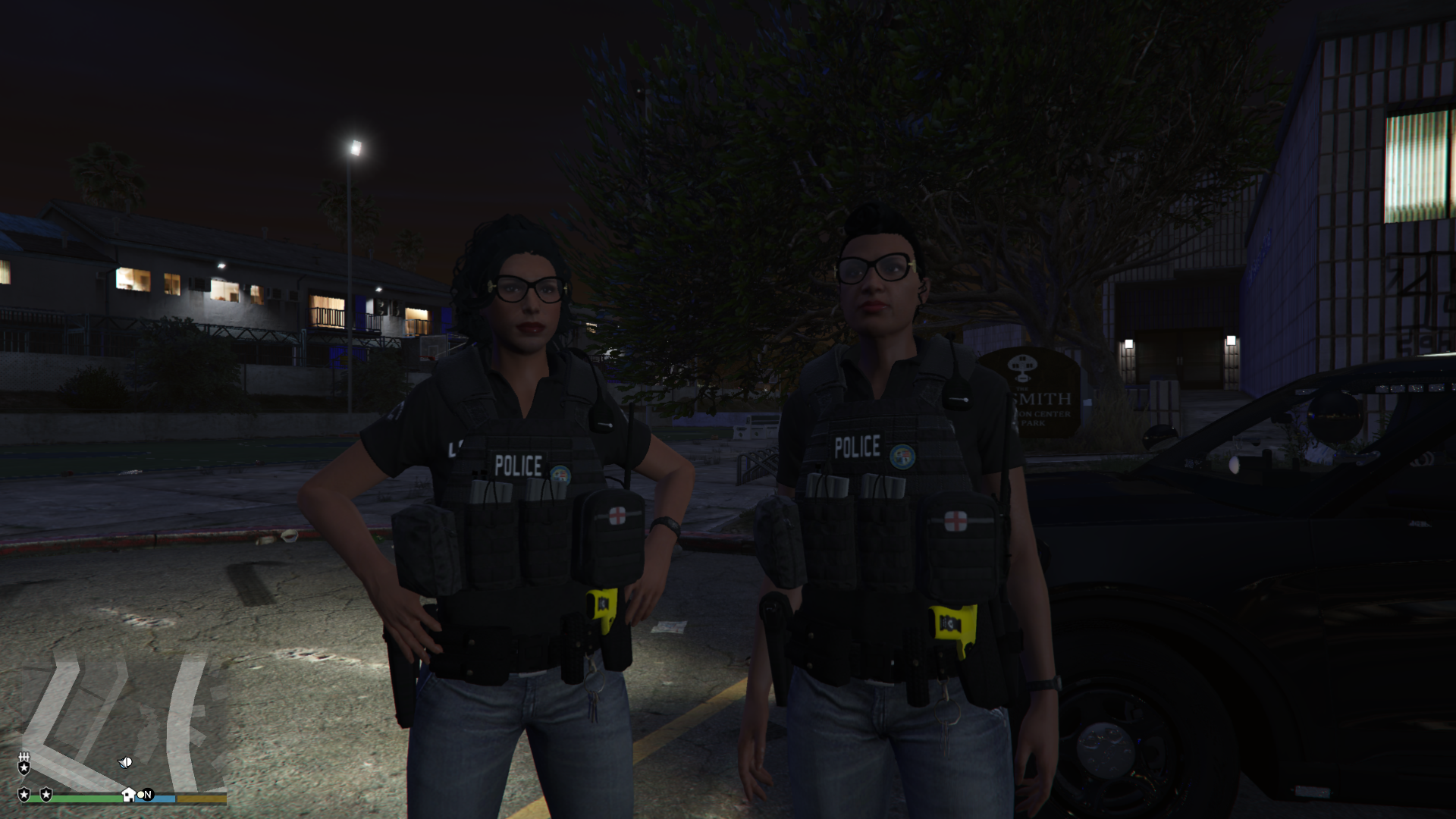Click the white fence icon on minimap
1456x819 pixels.
[24, 758]
